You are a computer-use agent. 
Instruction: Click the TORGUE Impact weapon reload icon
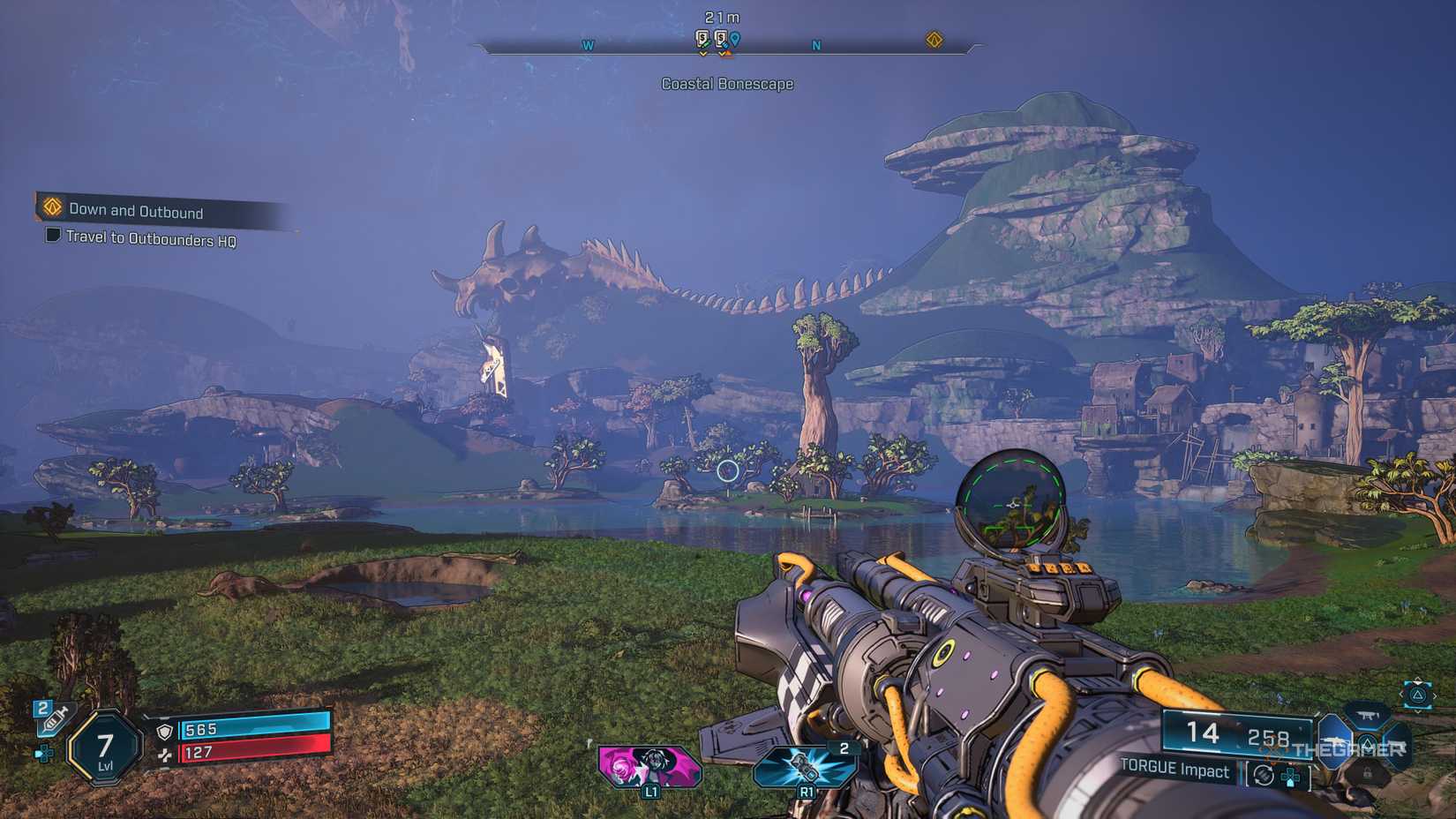1264,775
